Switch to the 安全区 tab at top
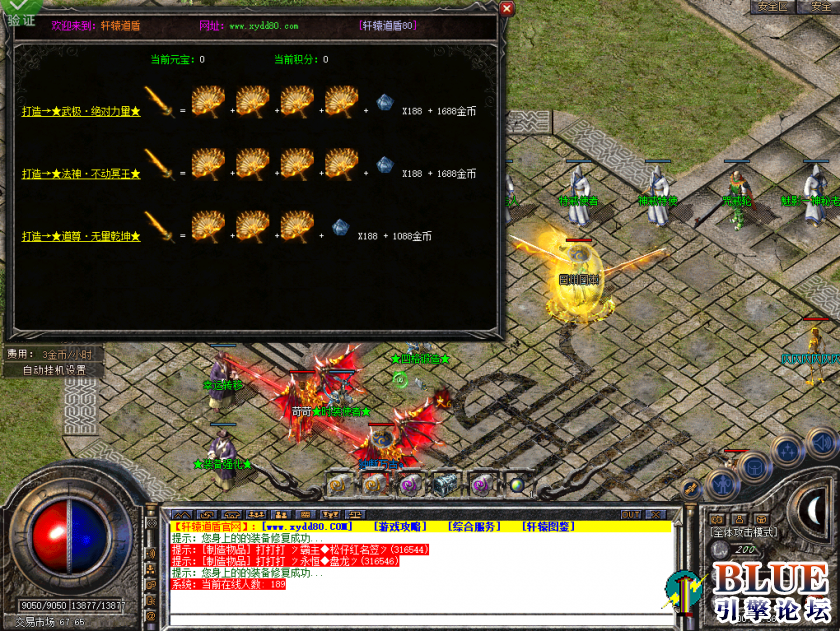Screen dimensions: 840x631 pos(772,6)
